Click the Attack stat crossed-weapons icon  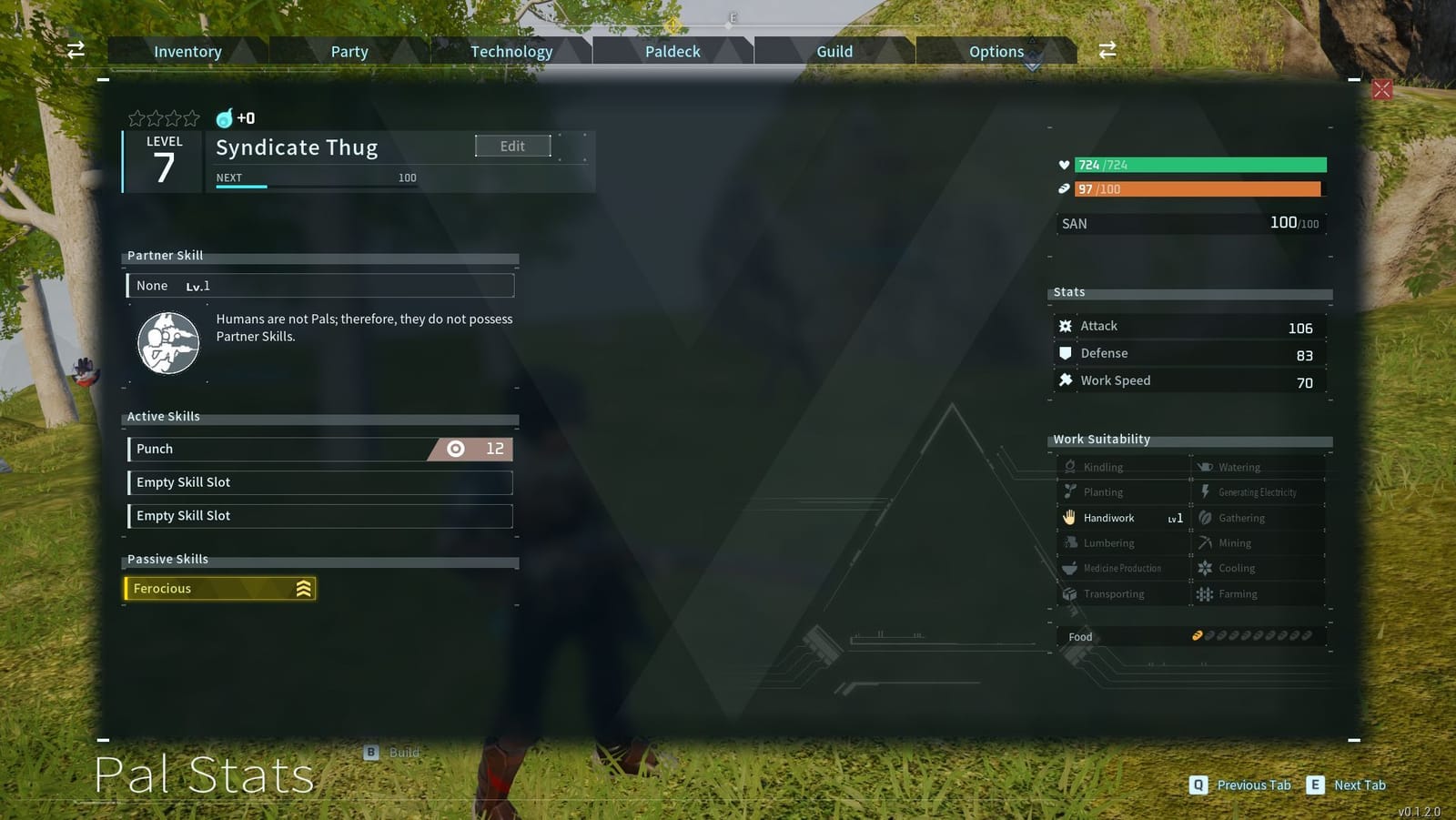tap(1066, 325)
